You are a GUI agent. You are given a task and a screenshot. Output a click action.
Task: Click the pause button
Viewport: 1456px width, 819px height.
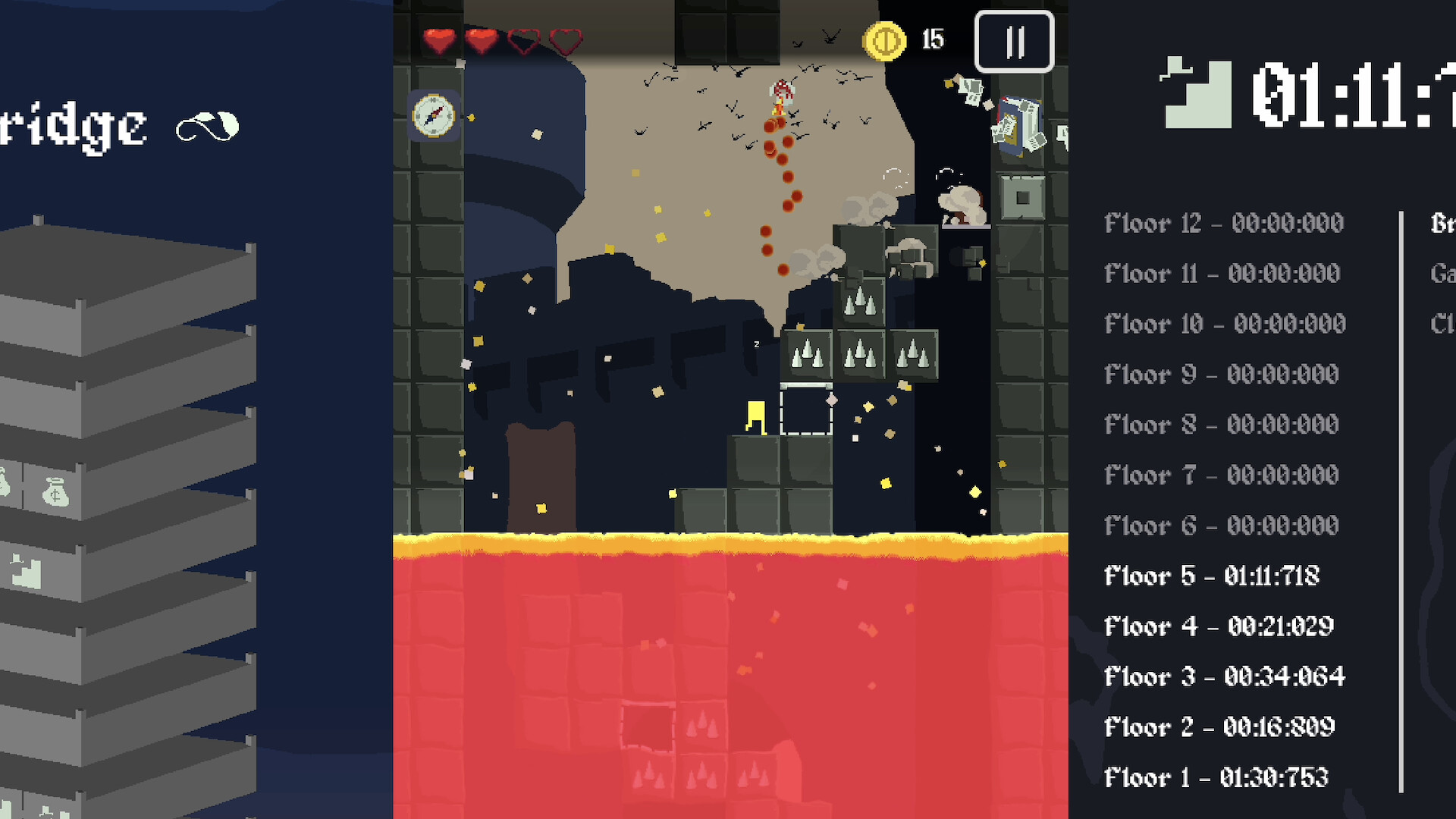click(x=1014, y=42)
